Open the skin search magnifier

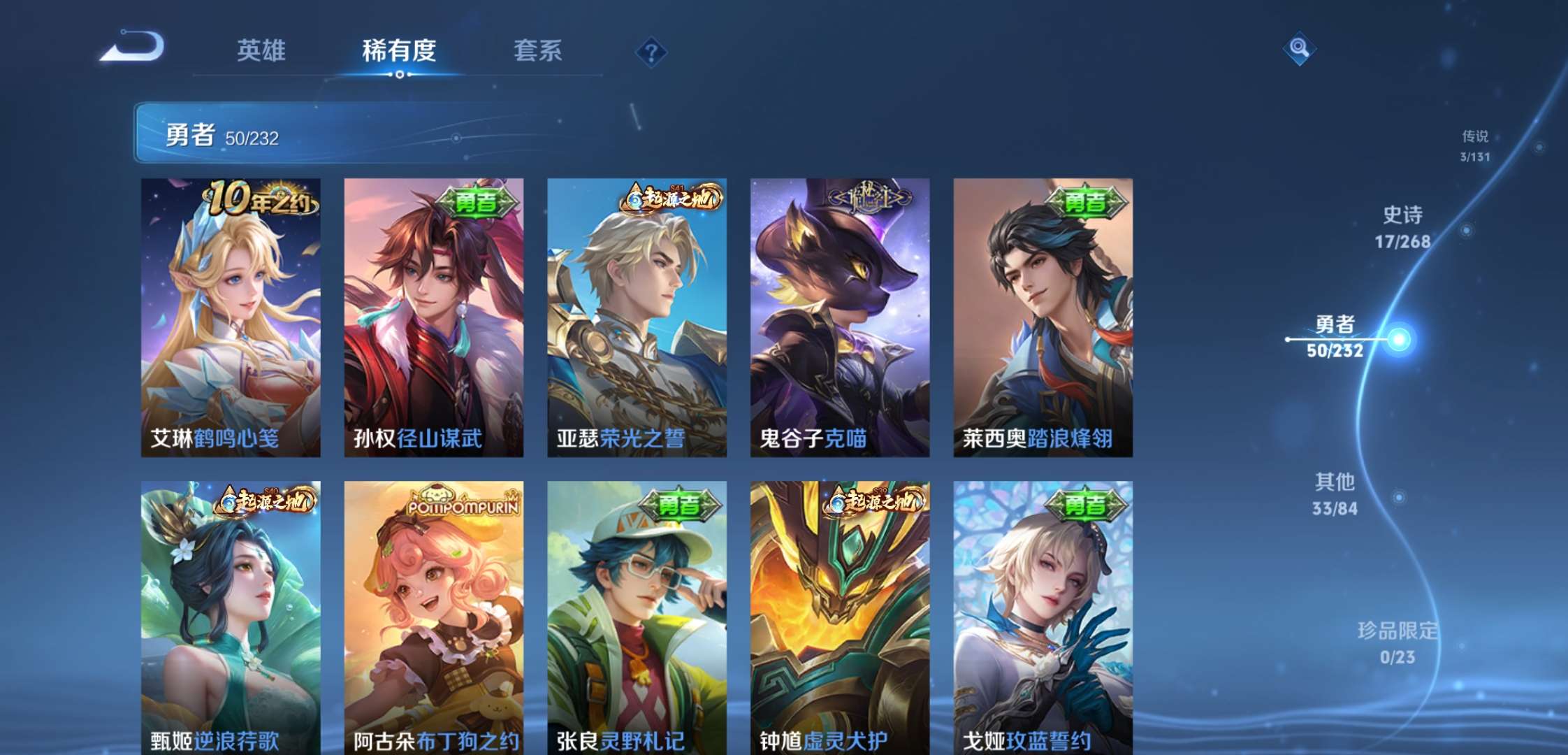coord(1299,49)
